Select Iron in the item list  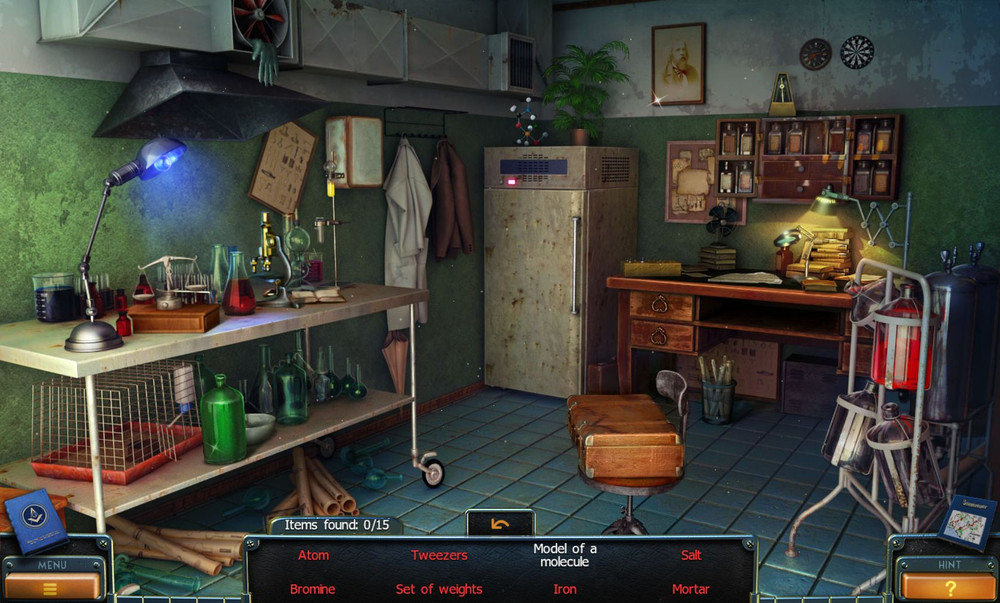[x=565, y=589]
